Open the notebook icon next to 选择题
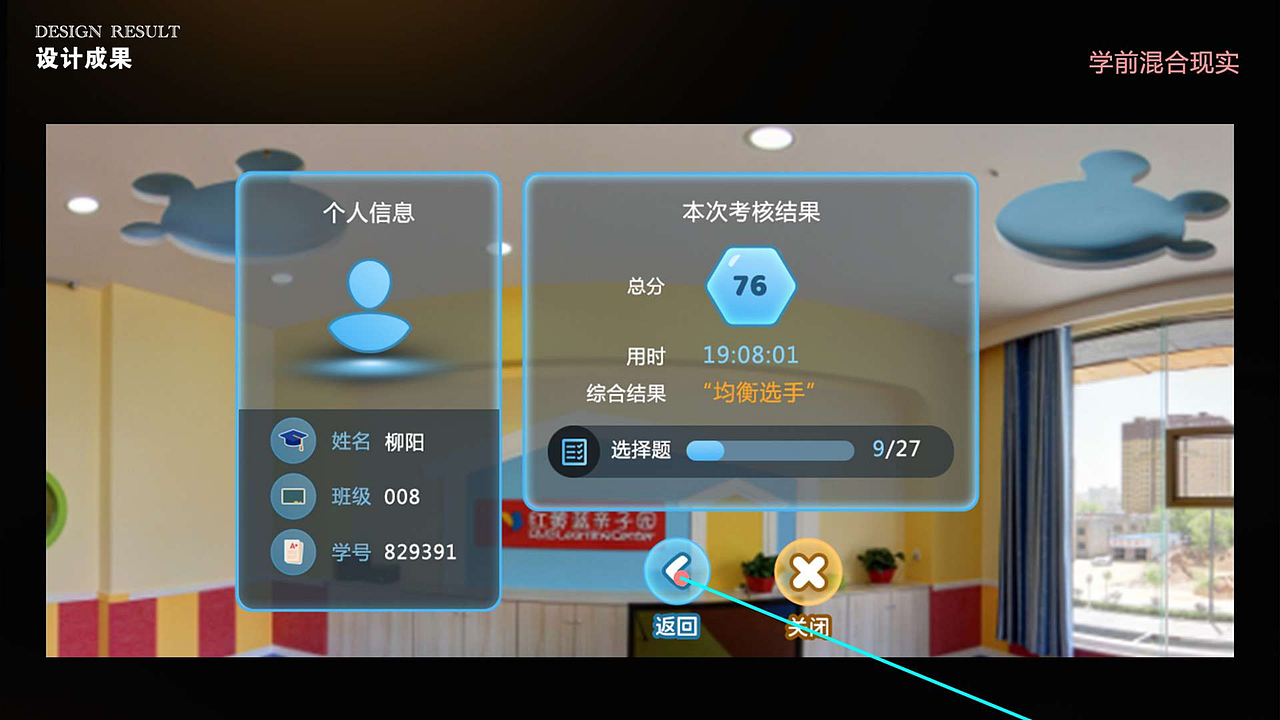 [x=575, y=451]
